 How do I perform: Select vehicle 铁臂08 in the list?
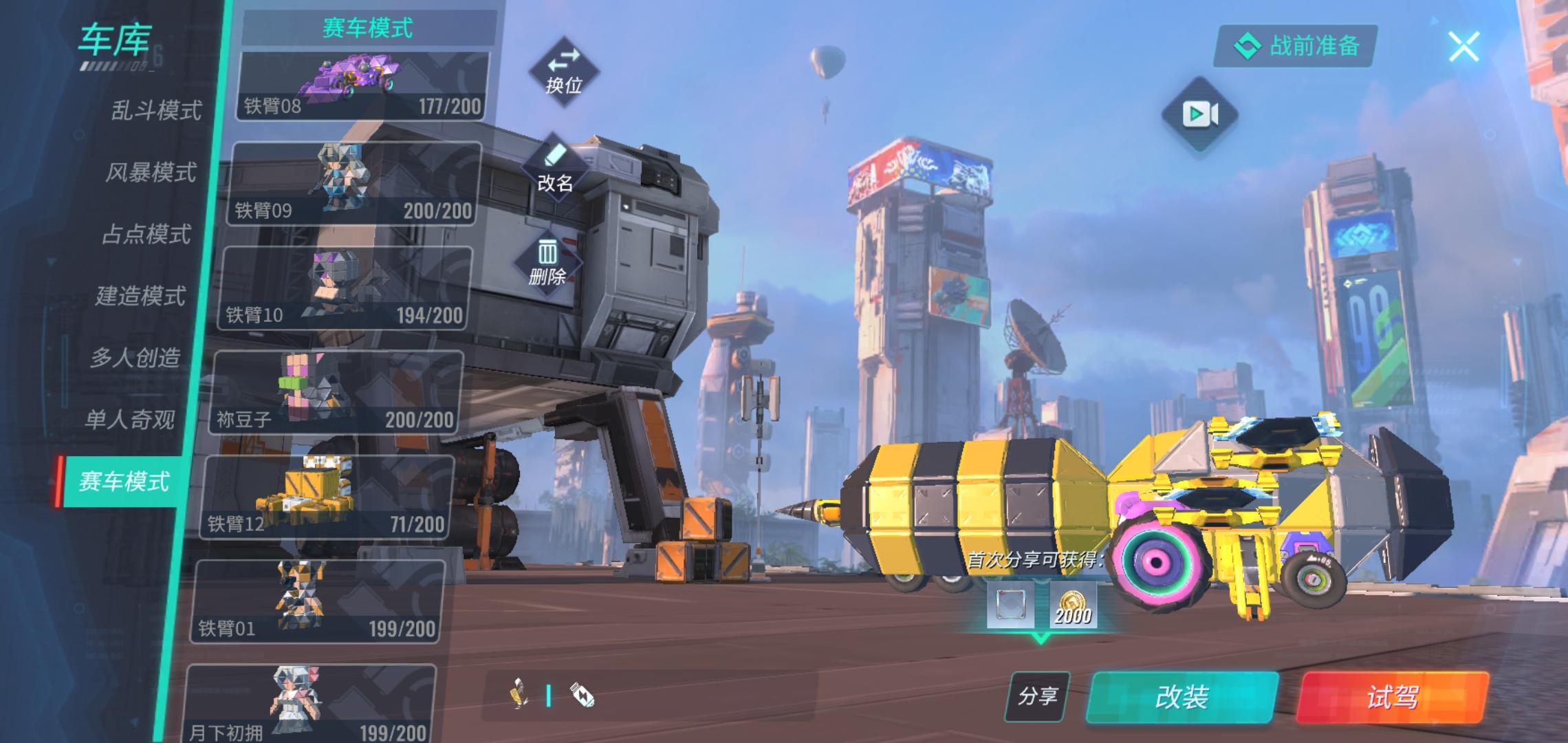pos(362,86)
